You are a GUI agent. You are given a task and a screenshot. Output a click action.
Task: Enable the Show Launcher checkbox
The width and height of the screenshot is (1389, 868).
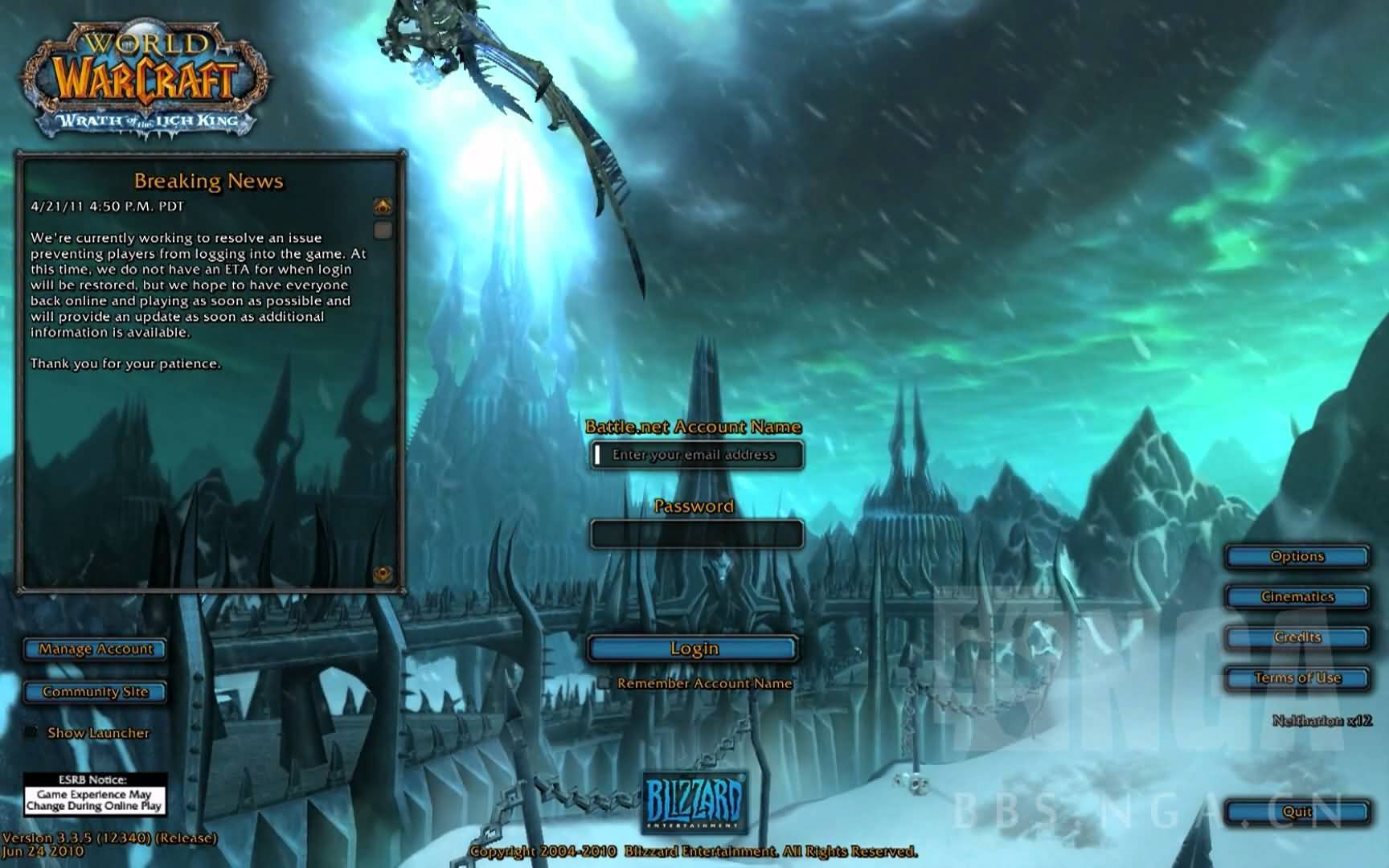click(31, 732)
